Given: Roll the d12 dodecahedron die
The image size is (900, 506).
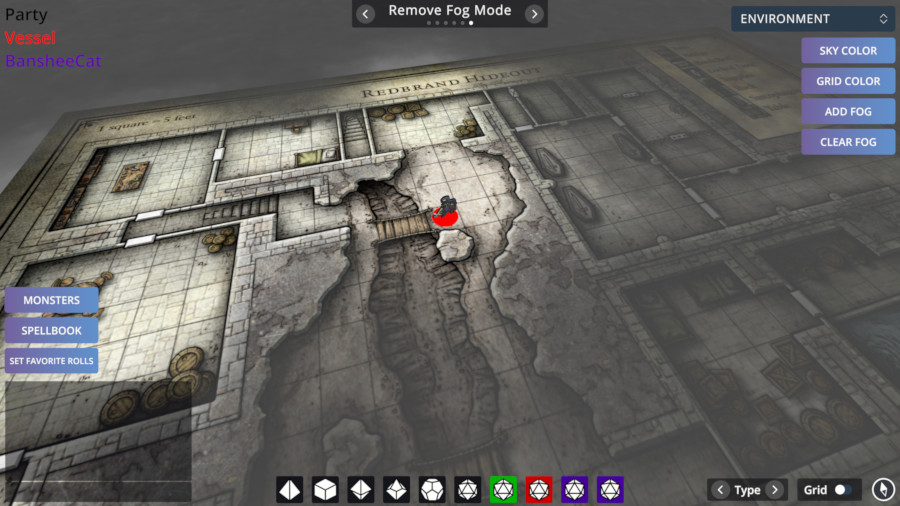Looking at the screenshot, I should (x=432, y=490).
